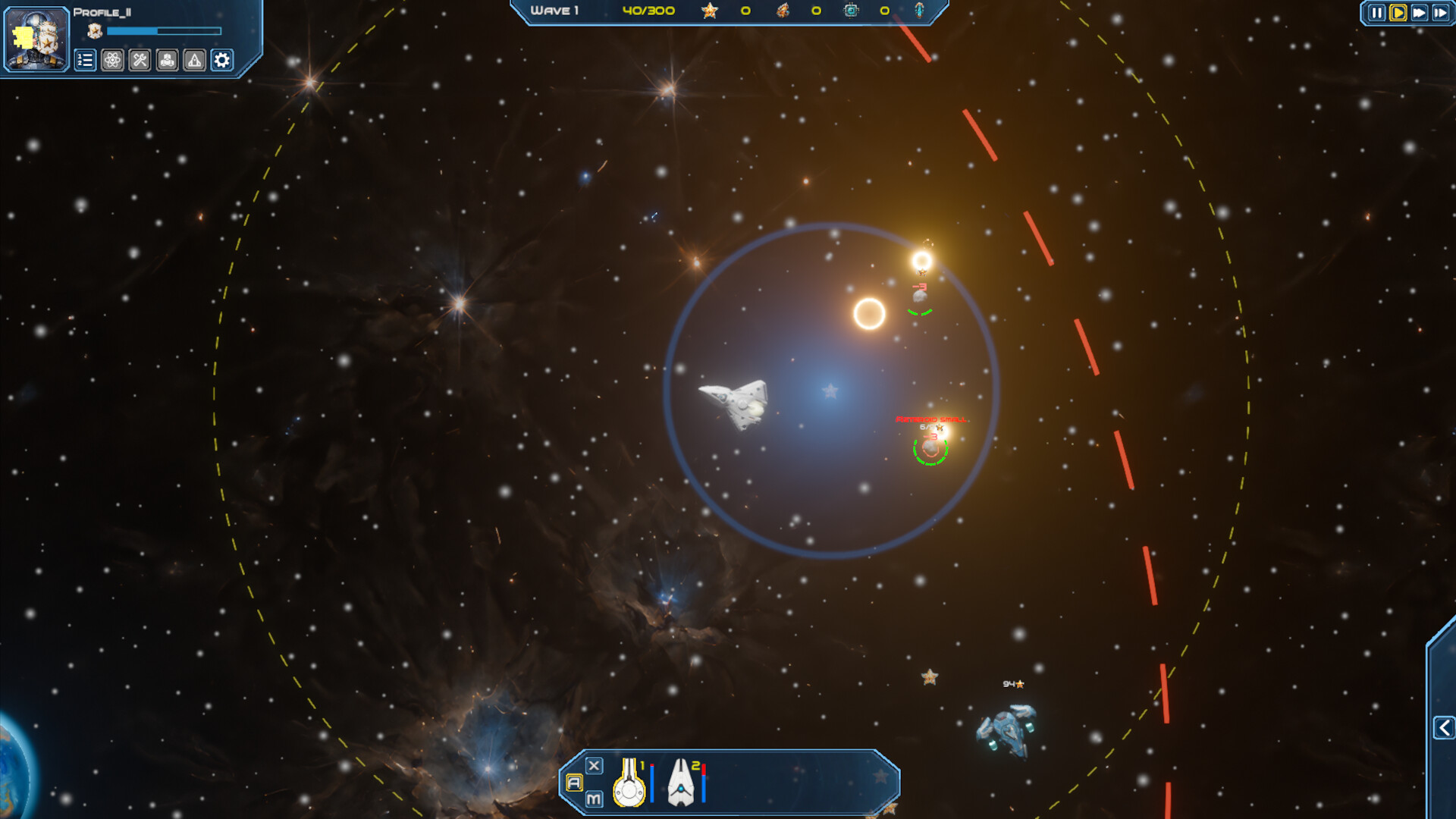Click the rocket ship icon
Image resolution: width=1456 pixels, height=819 pixels.
tap(194, 61)
